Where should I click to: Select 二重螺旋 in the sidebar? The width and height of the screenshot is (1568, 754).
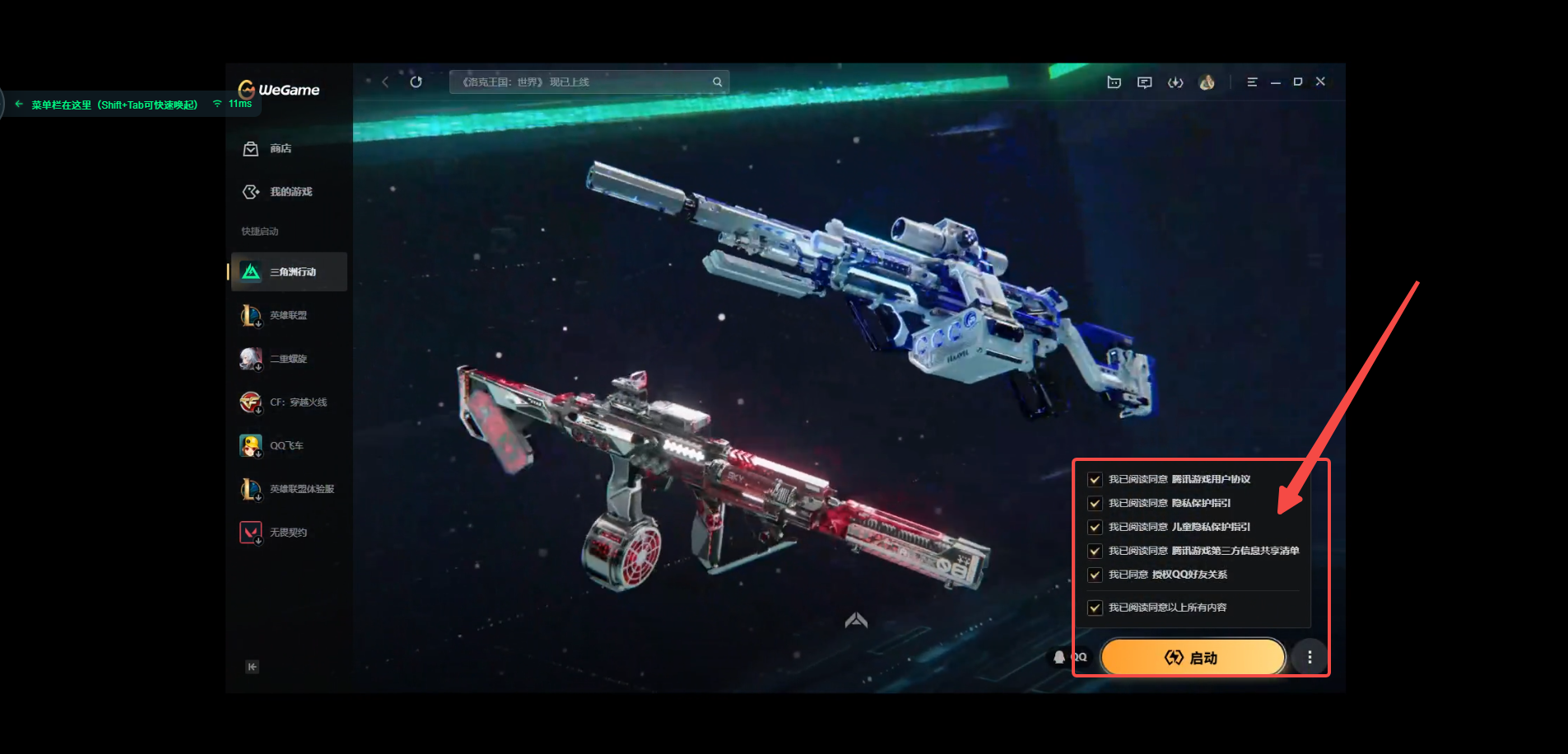click(x=287, y=359)
